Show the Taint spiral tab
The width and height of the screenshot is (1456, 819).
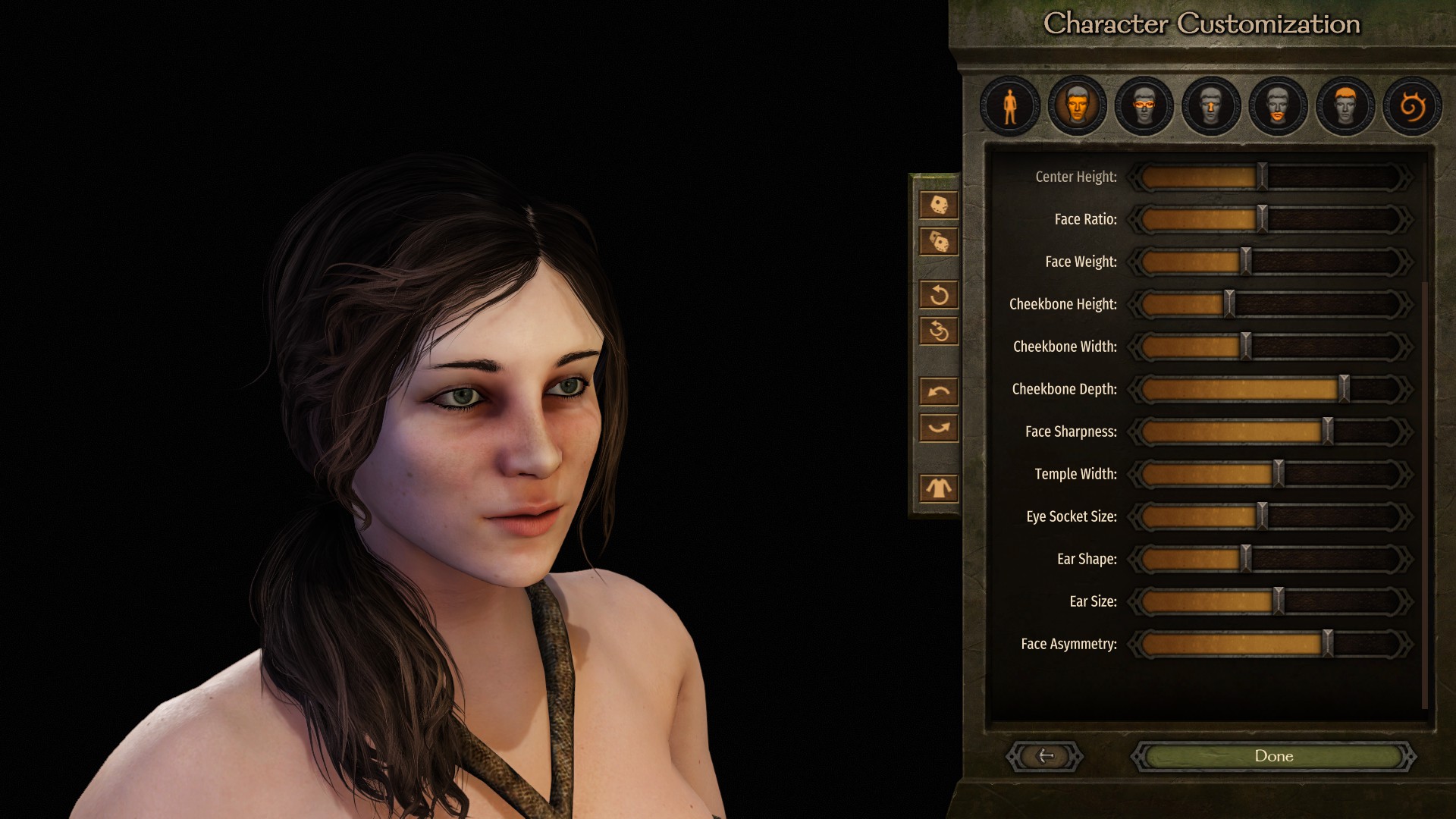point(1411,106)
